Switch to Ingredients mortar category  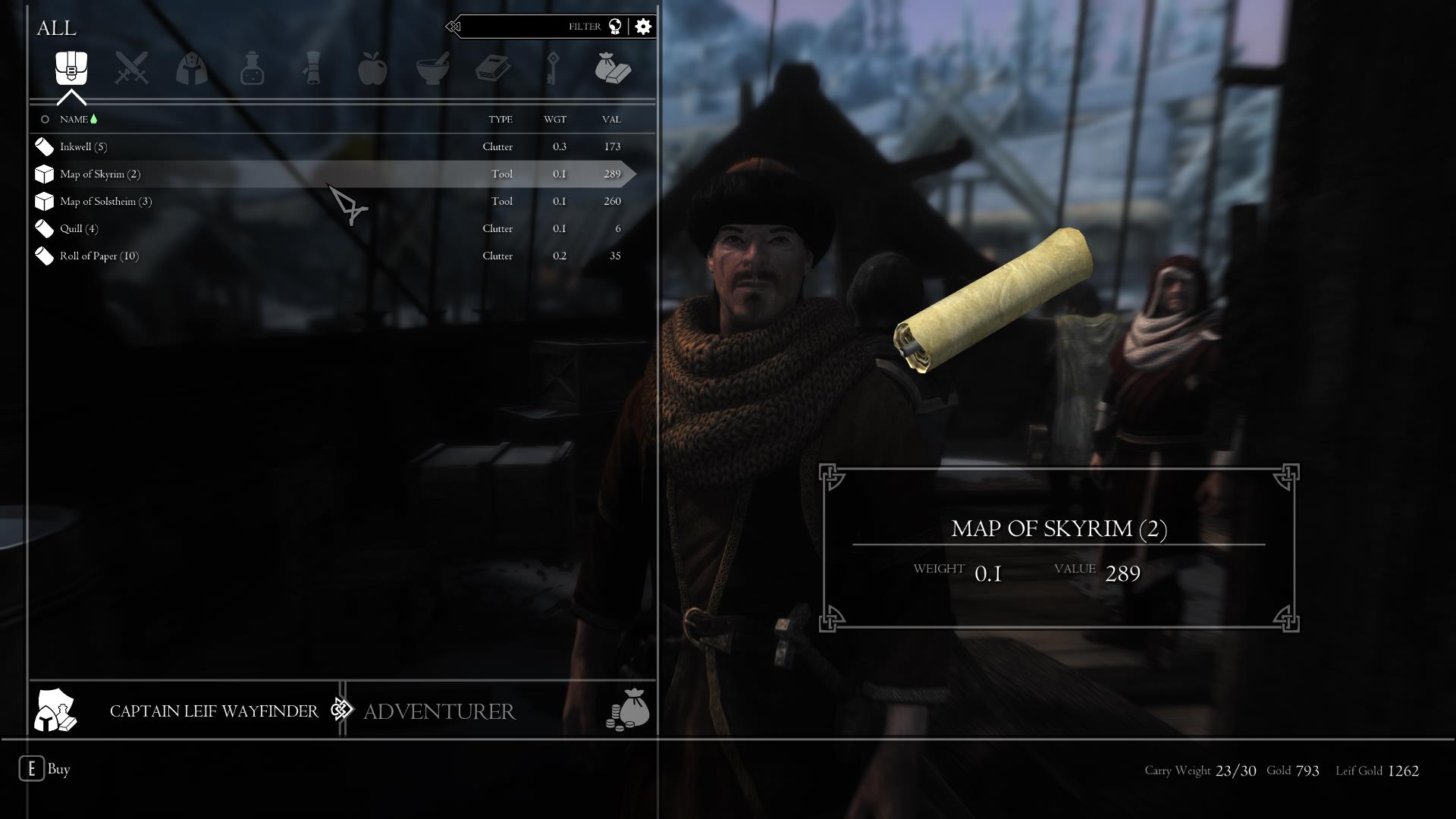coord(433,69)
